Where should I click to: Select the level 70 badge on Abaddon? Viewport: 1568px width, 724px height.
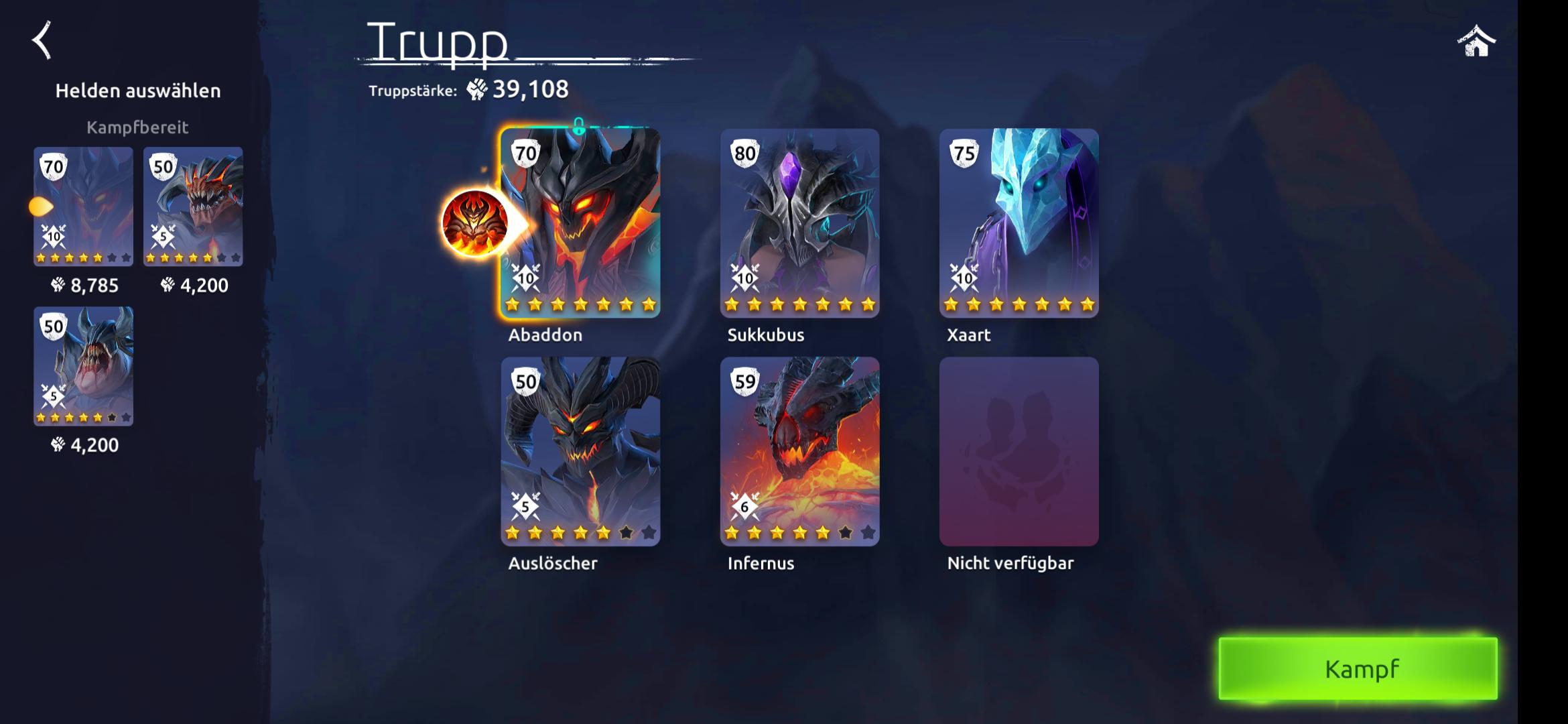(527, 153)
